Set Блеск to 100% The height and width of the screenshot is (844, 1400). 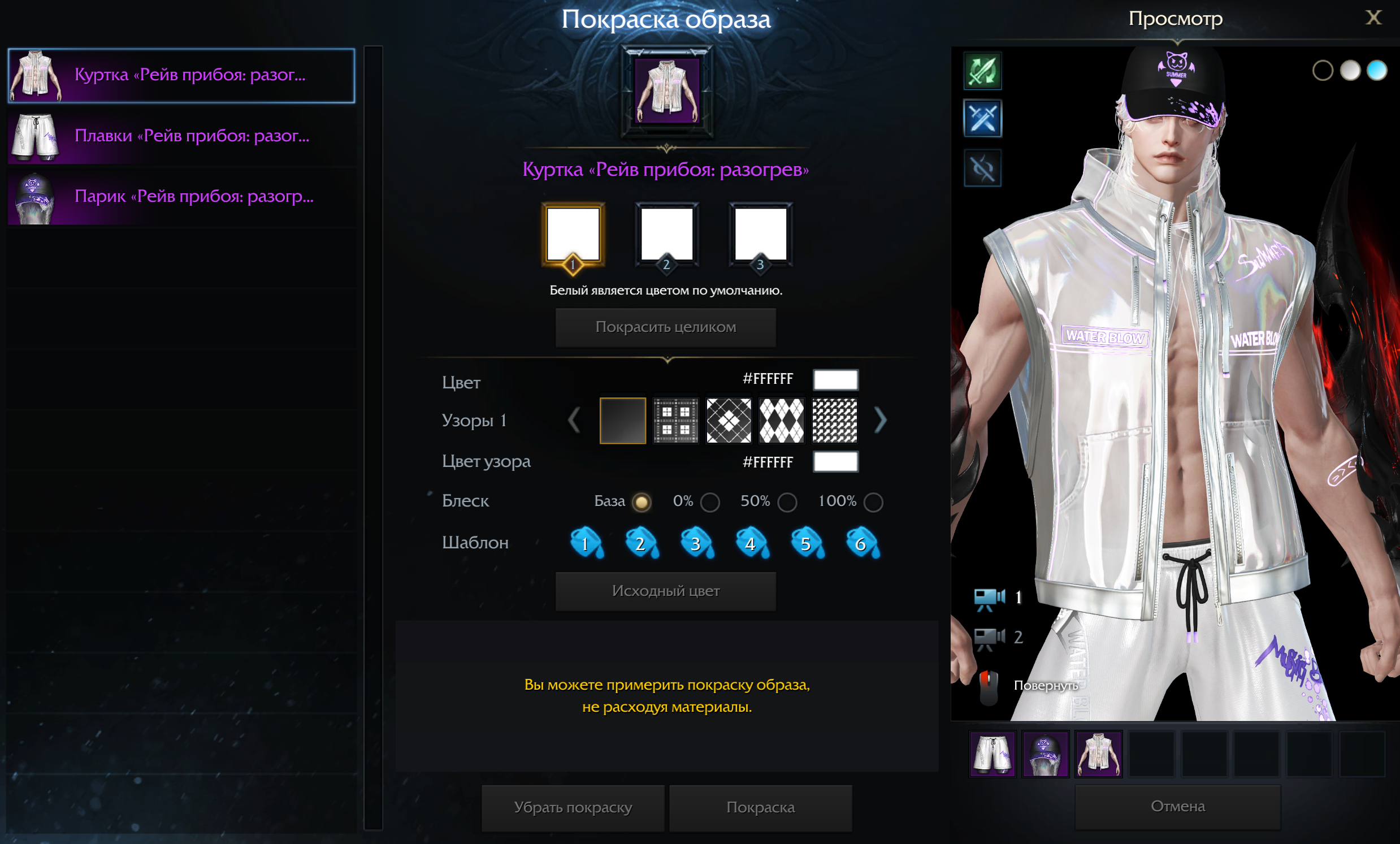coord(873,503)
